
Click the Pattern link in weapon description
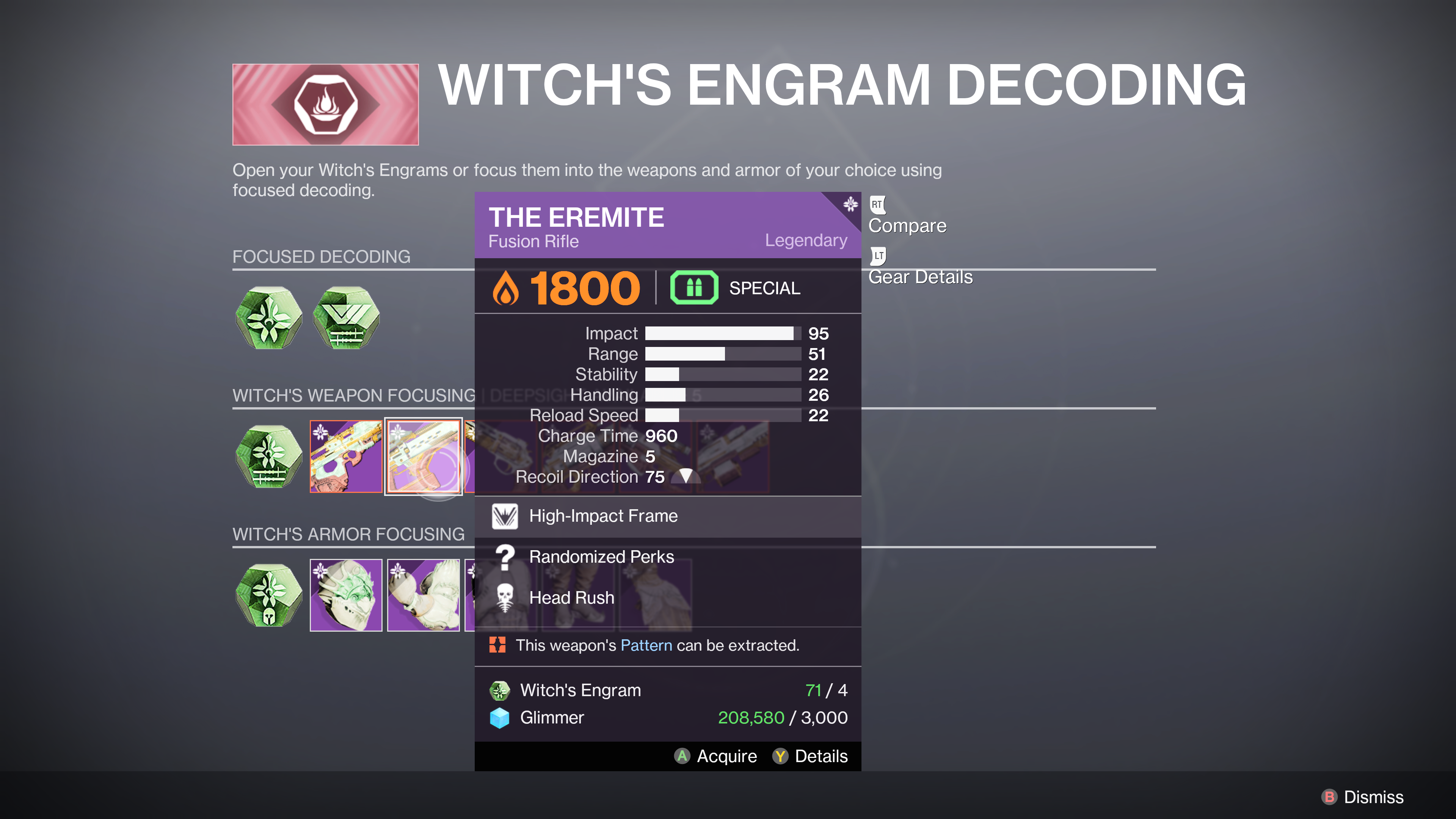pyautogui.click(x=646, y=645)
